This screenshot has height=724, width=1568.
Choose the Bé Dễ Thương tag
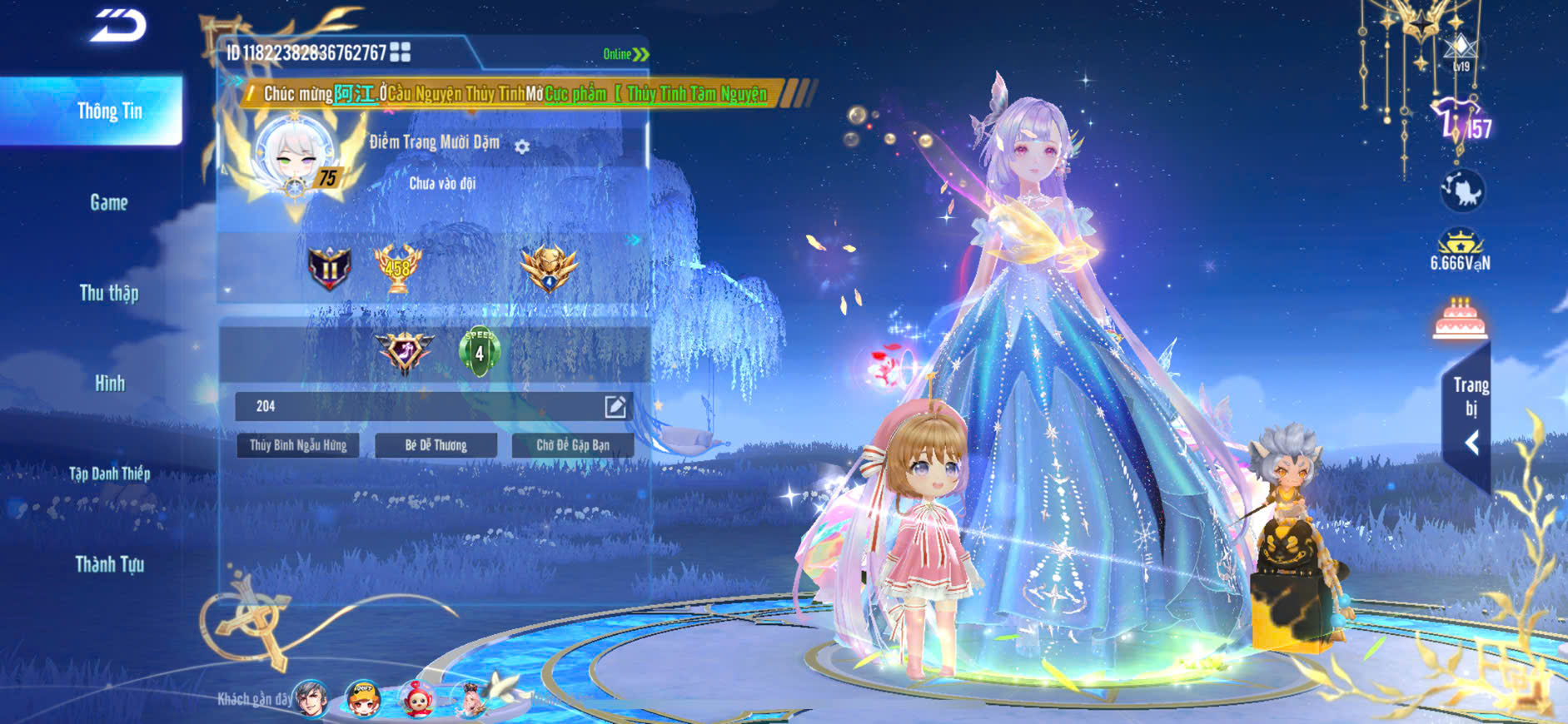[436, 445]
